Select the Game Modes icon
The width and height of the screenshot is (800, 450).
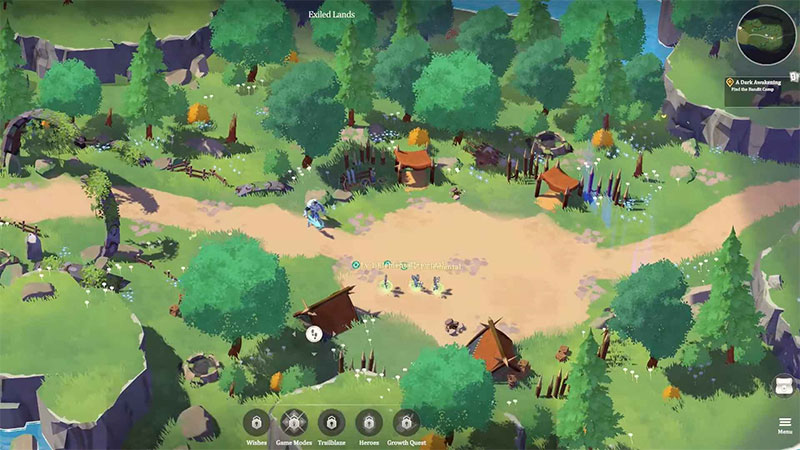pos(294,422)
